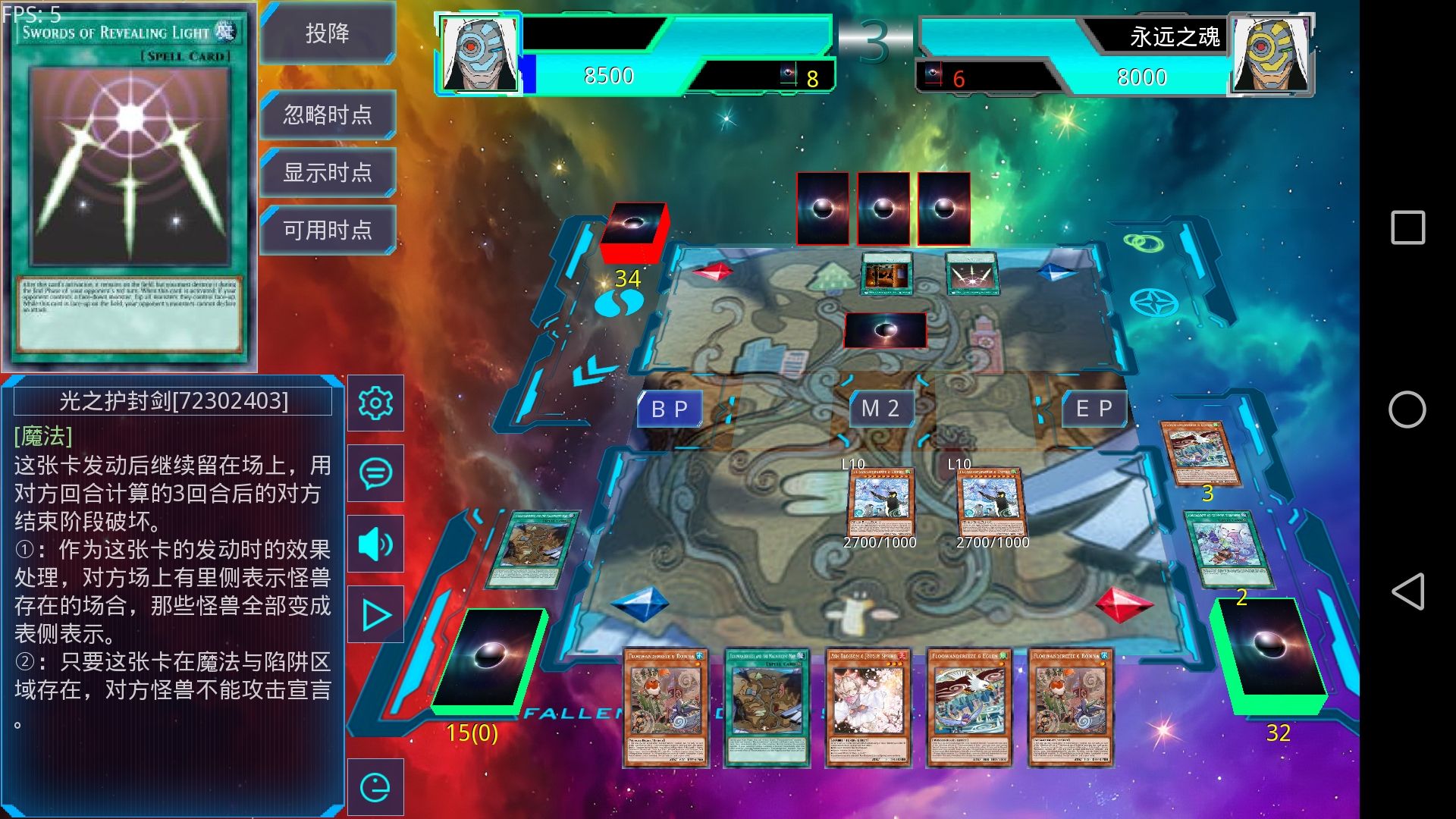Open the smiley face emote button
The width and height of the screenshot is (1456, 819).
(375, 787)
